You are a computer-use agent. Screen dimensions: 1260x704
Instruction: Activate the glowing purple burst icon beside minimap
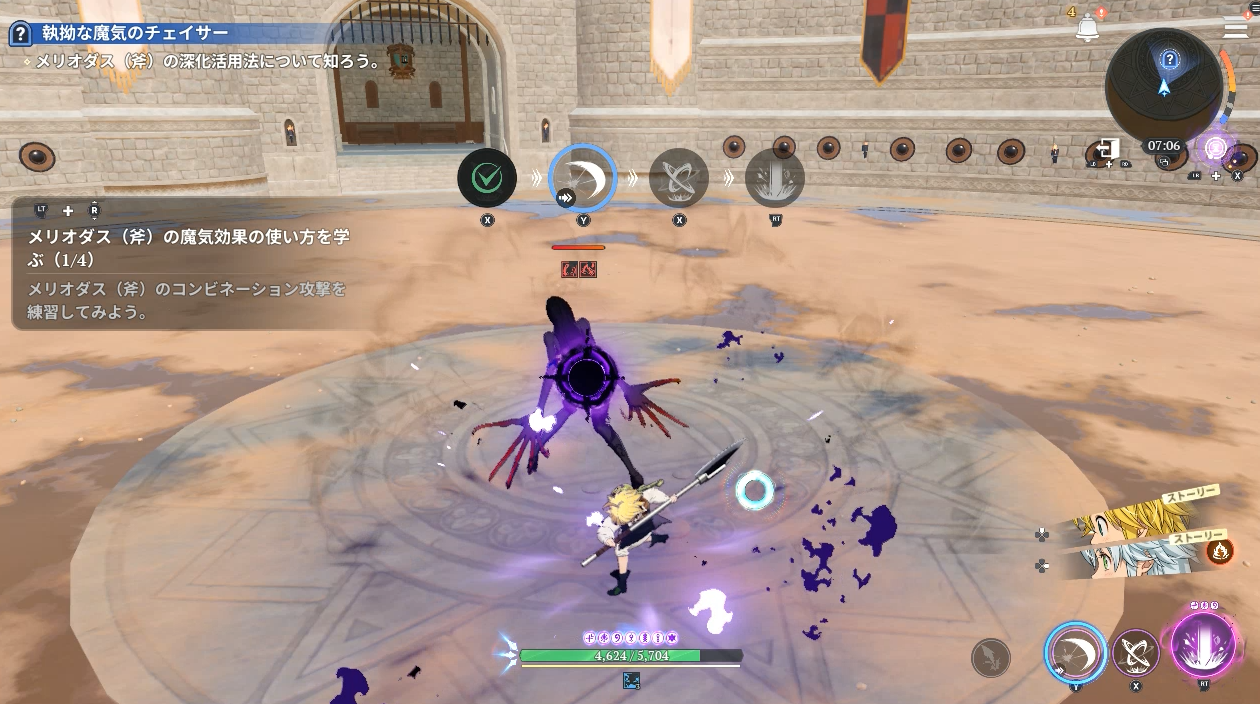pyautogui.click(x=1216, y=149)
